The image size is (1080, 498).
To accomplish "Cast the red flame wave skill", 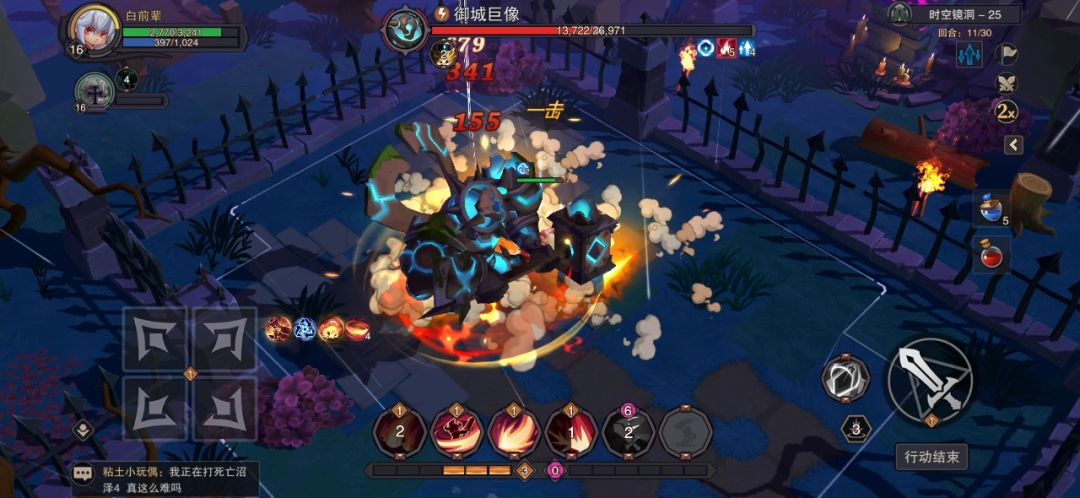I will [514, 433].
